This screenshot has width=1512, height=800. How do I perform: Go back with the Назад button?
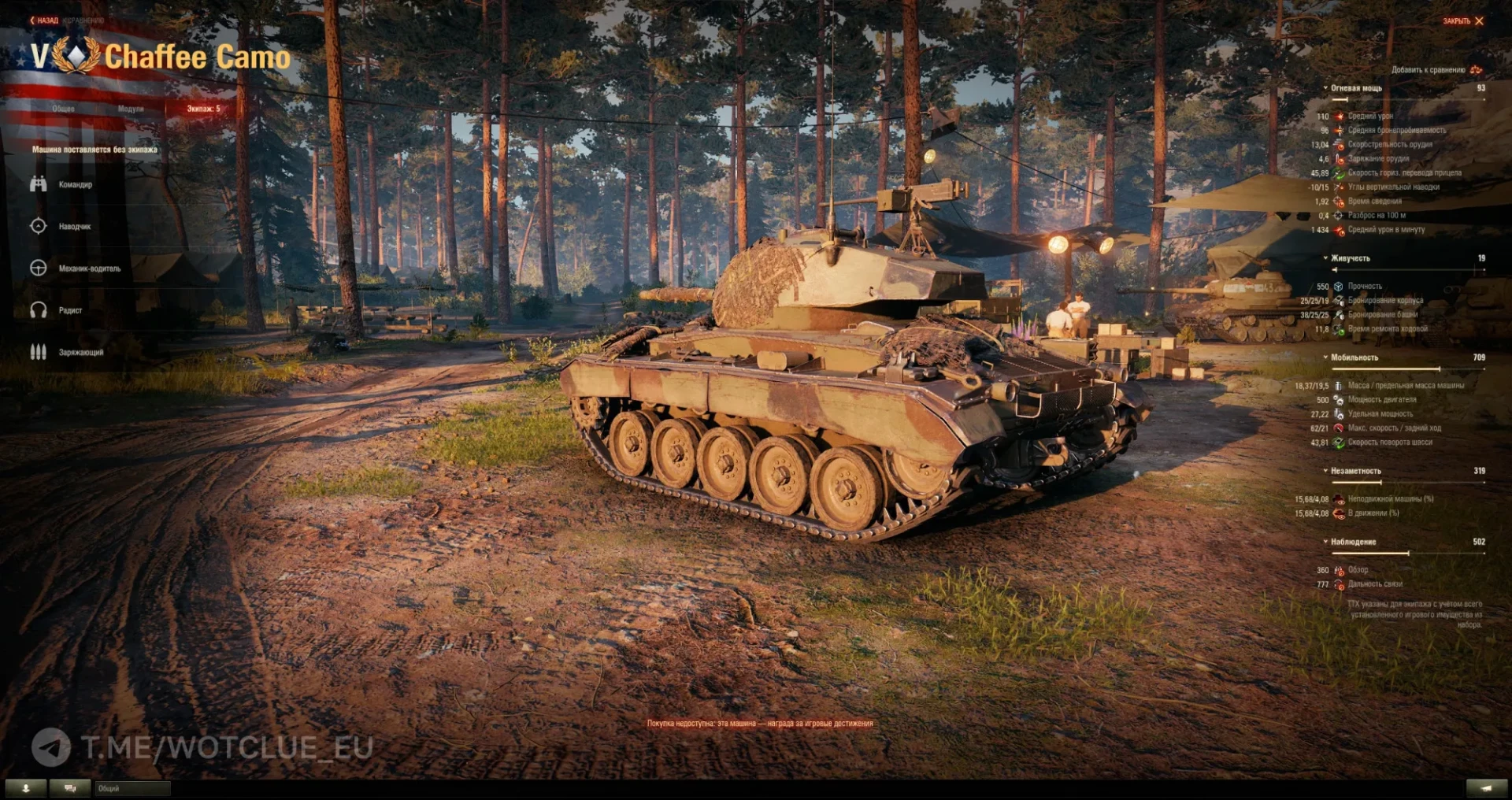(45, 20)
